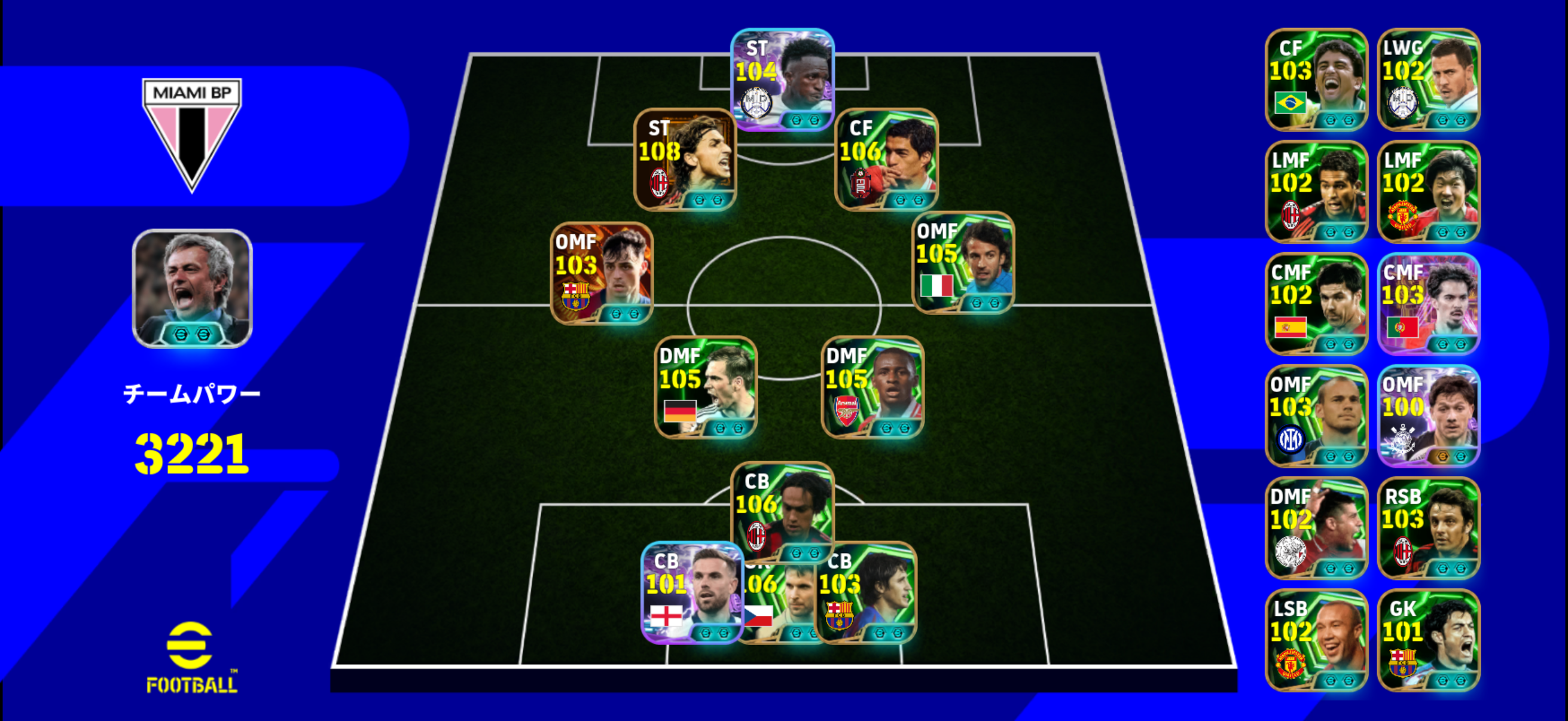Image resolution: width=1568 pixels, height=721 pixels.
Task: Choose substitute CMF 102 Spain card
Action: (x=1316, y=304)
